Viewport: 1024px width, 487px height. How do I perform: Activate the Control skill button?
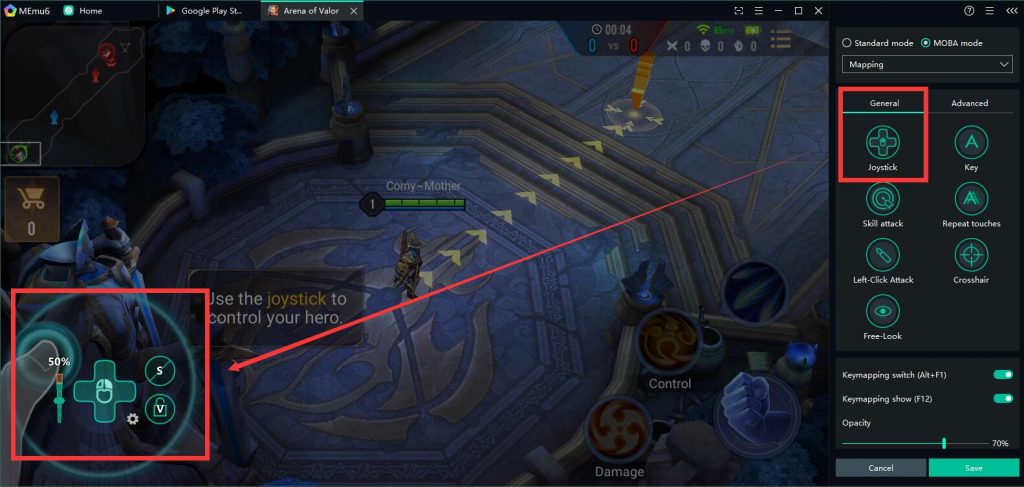click(x=668, y=341)
